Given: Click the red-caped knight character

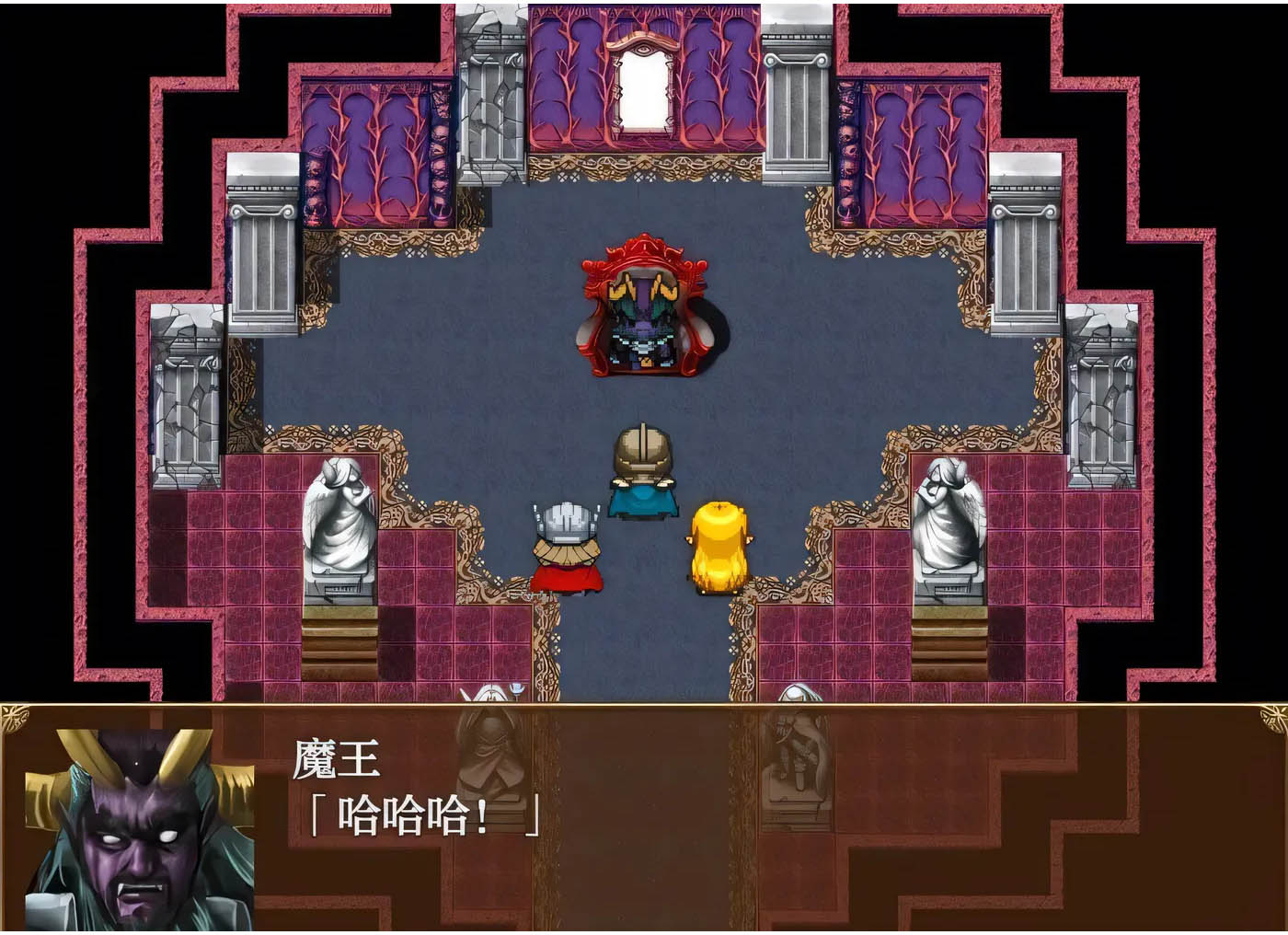Looking at the screenshot, I should [566, 548].
